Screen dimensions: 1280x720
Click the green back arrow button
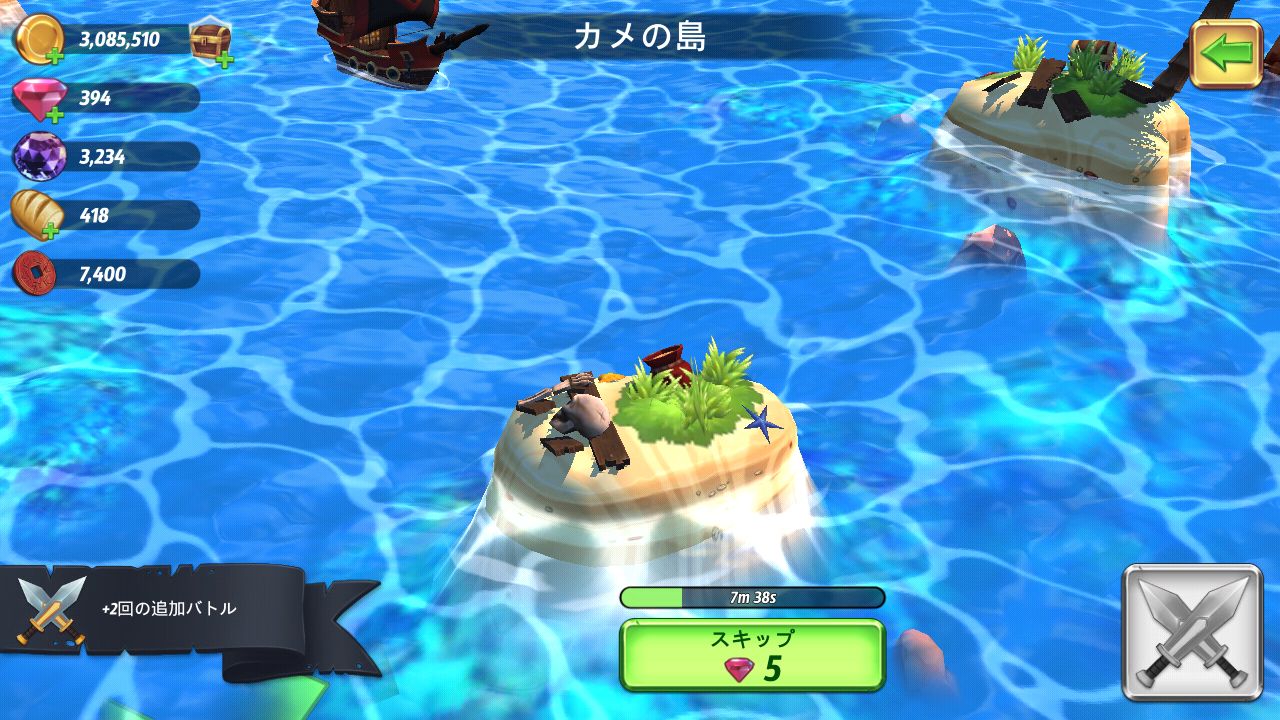pos(1226,54)
